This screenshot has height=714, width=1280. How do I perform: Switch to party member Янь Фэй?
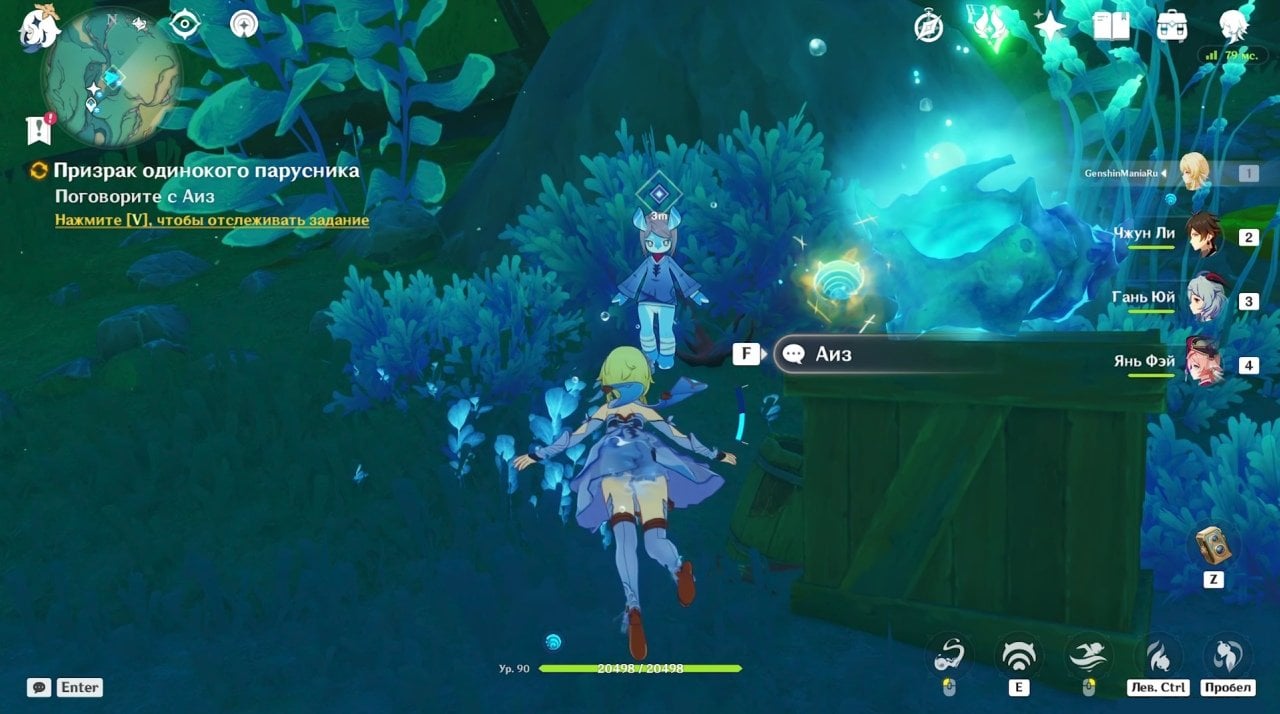(x=1204, y=362)
